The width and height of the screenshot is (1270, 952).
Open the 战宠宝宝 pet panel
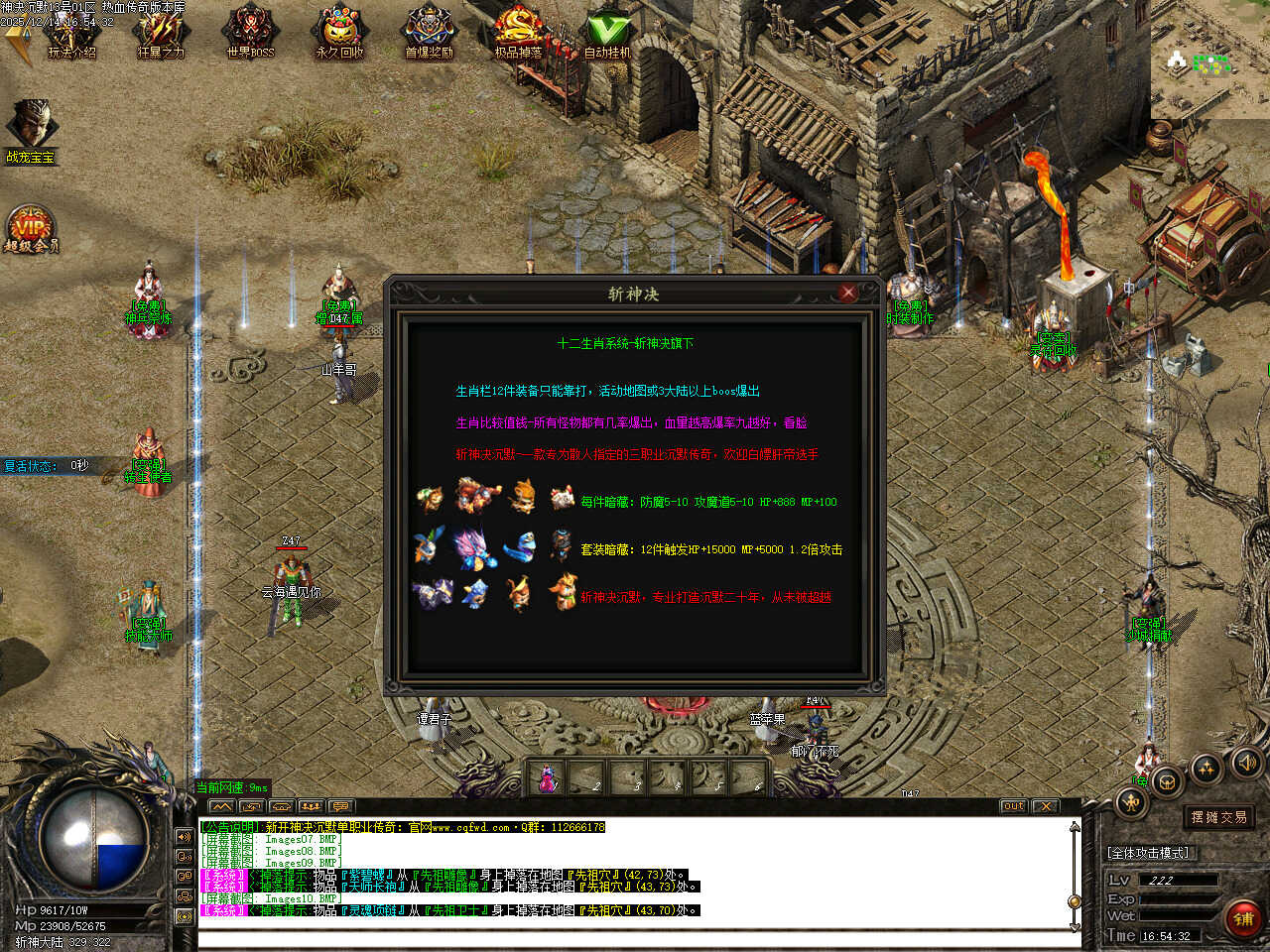(x=31, y=129)
